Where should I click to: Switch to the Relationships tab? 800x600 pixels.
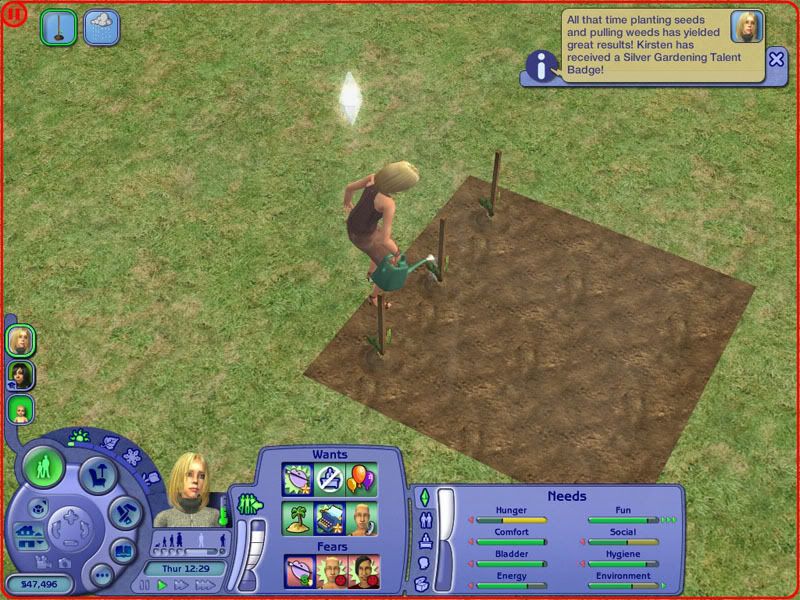point(425,520)
